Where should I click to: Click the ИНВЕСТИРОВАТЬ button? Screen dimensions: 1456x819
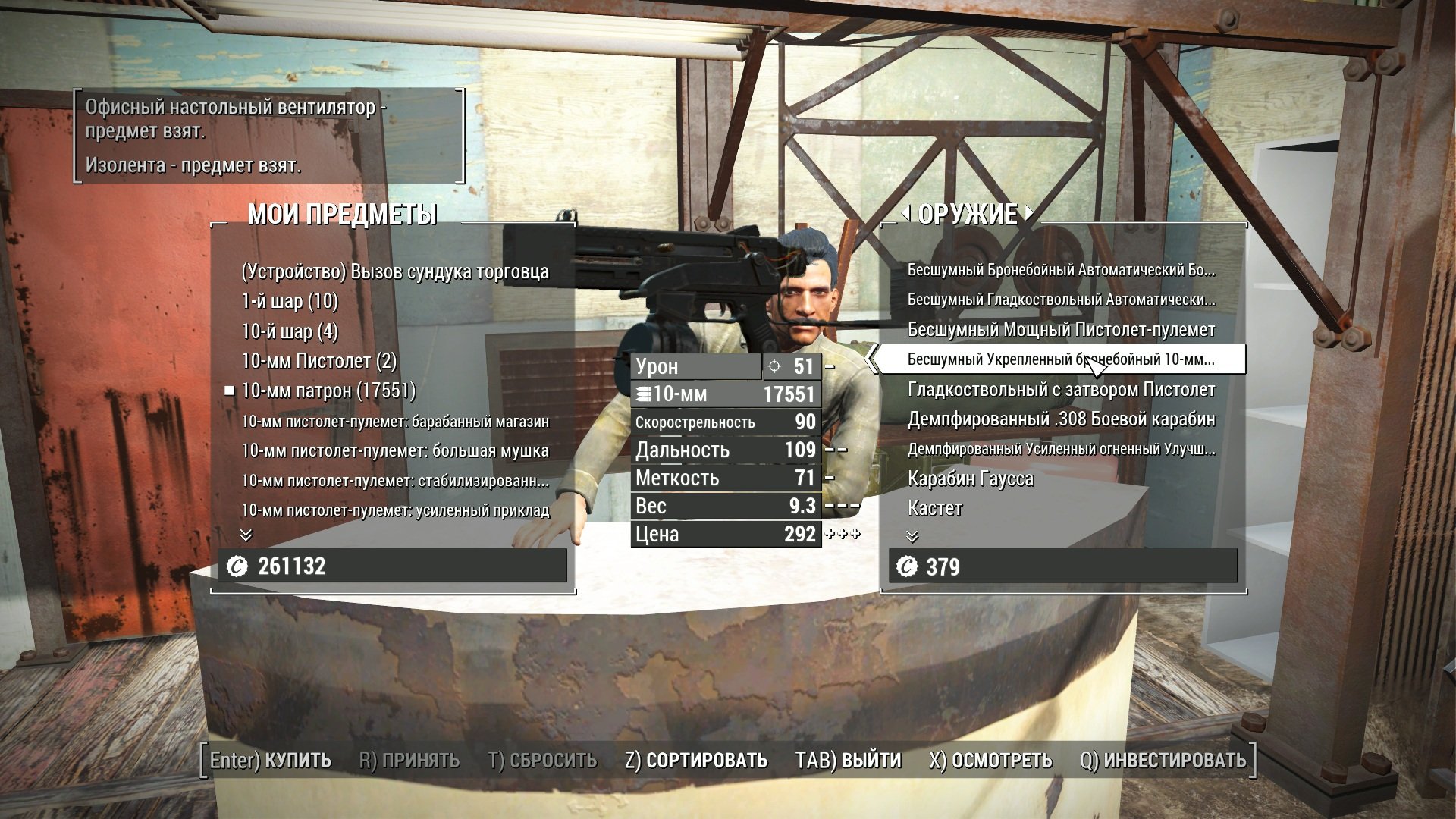[x=1163, y=760]
